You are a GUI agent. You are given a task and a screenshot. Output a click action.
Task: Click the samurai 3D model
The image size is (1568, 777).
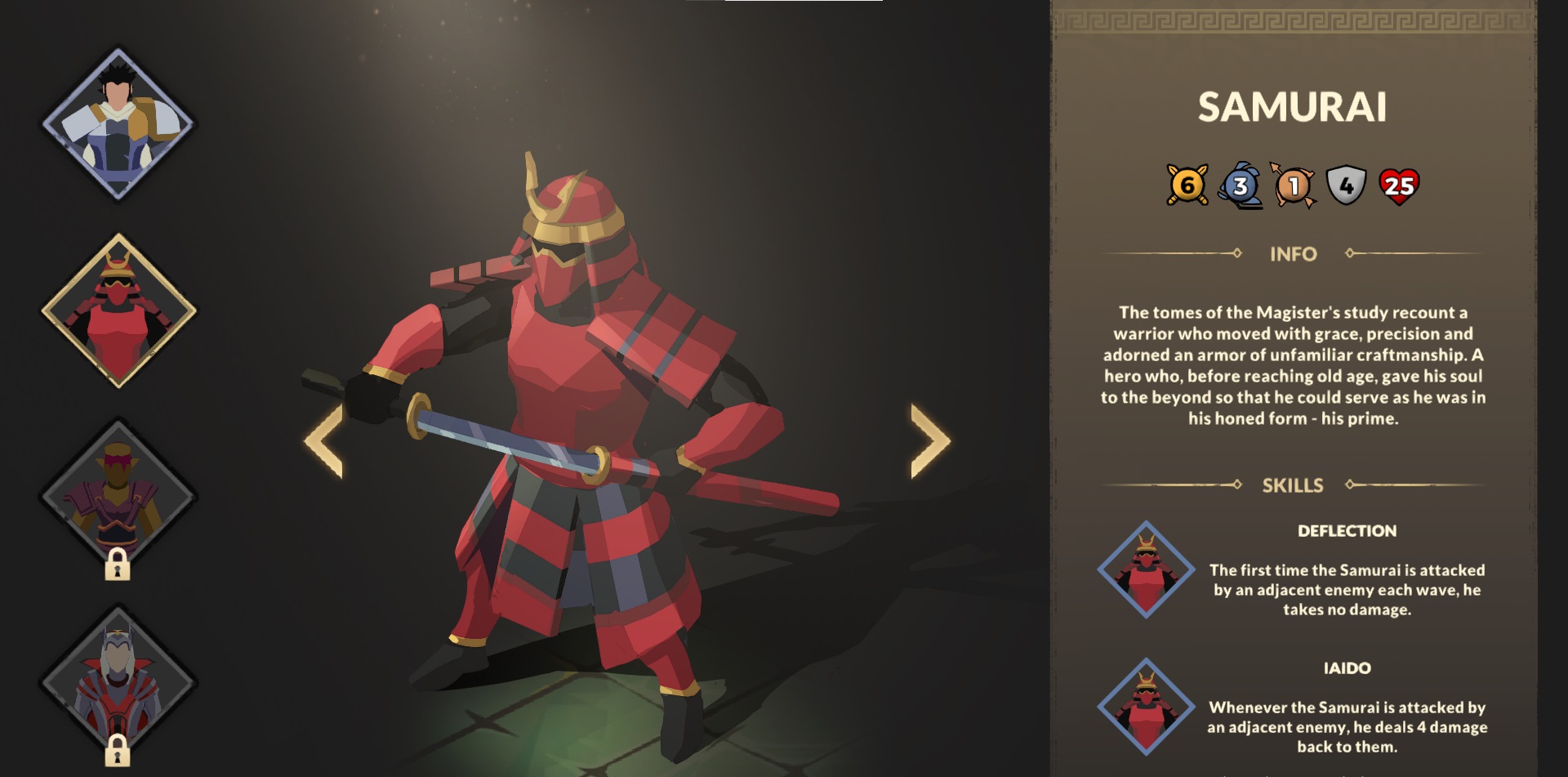[572, 409]
